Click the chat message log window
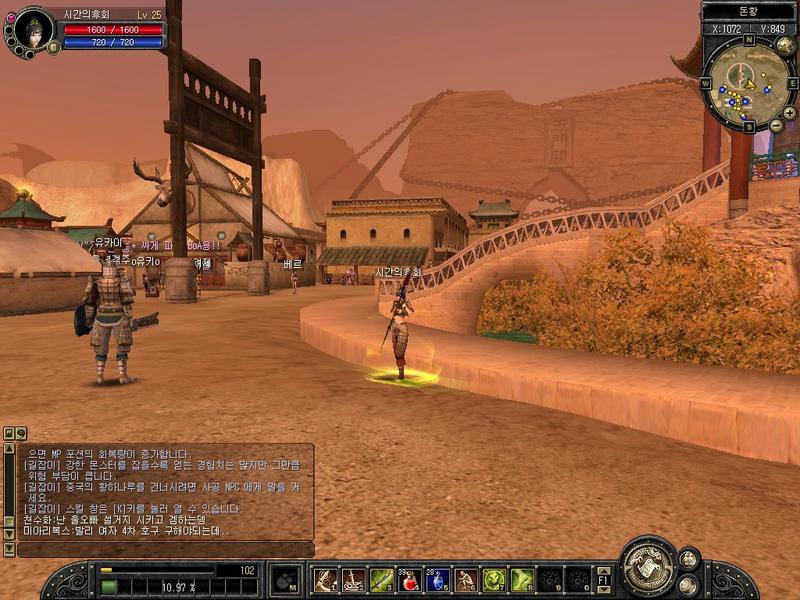 160,490
